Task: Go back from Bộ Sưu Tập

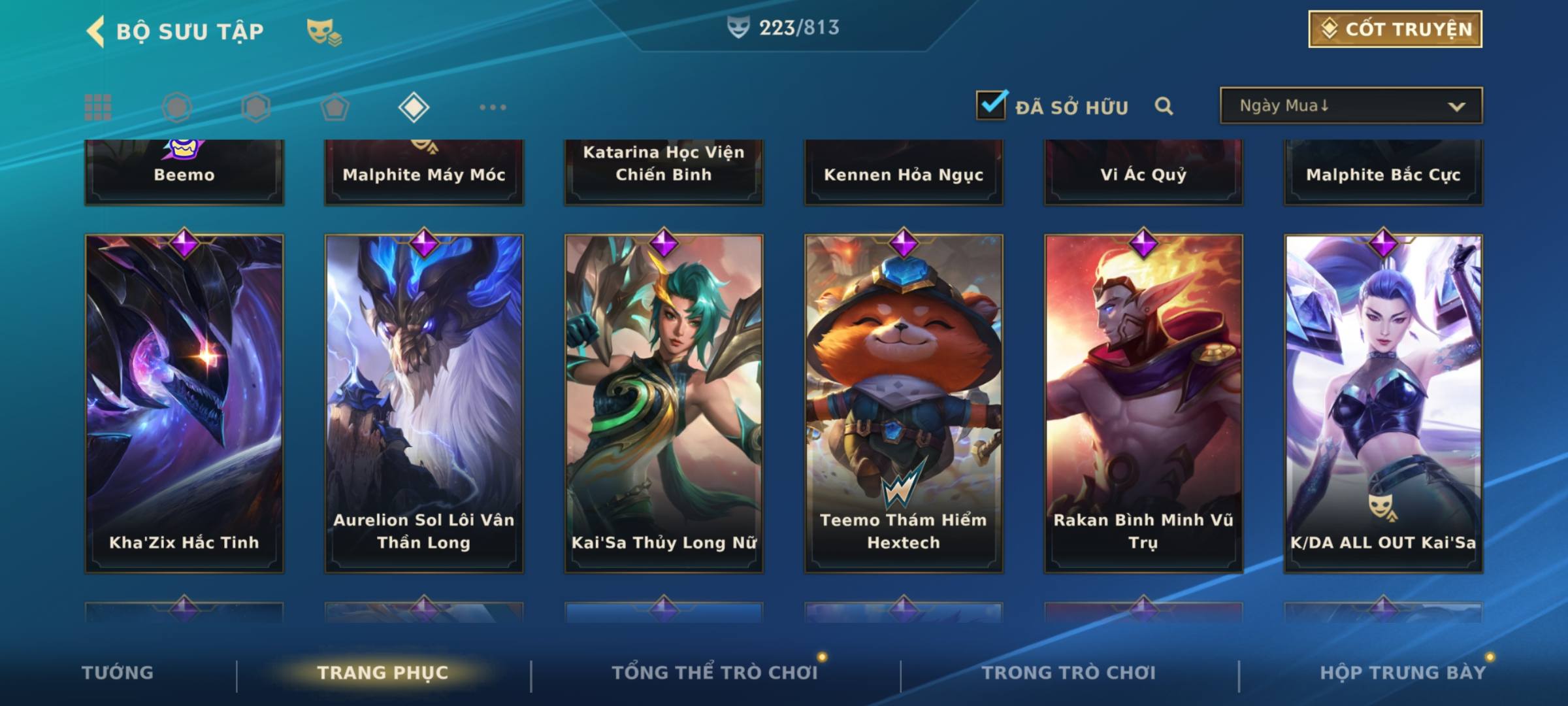Action: click(97, 31)
